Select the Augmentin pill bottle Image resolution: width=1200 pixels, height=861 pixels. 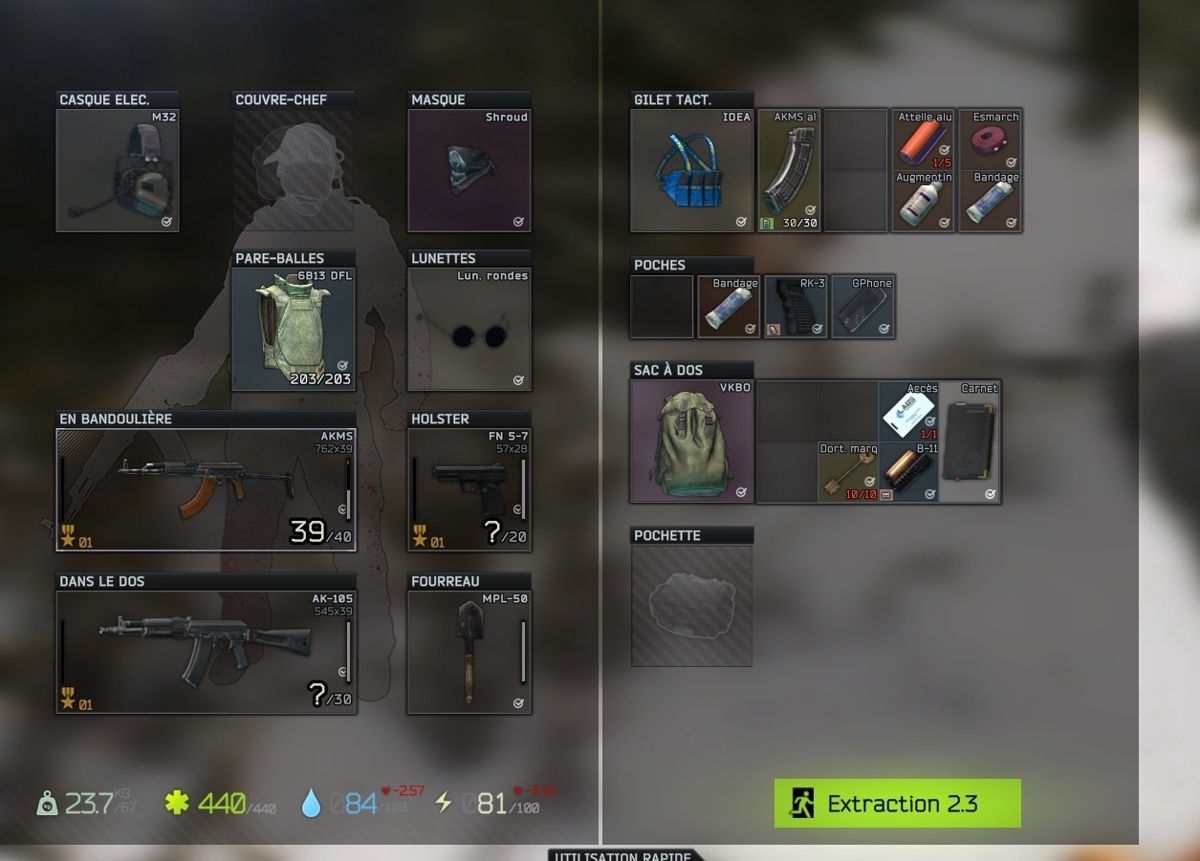point(923,201)
